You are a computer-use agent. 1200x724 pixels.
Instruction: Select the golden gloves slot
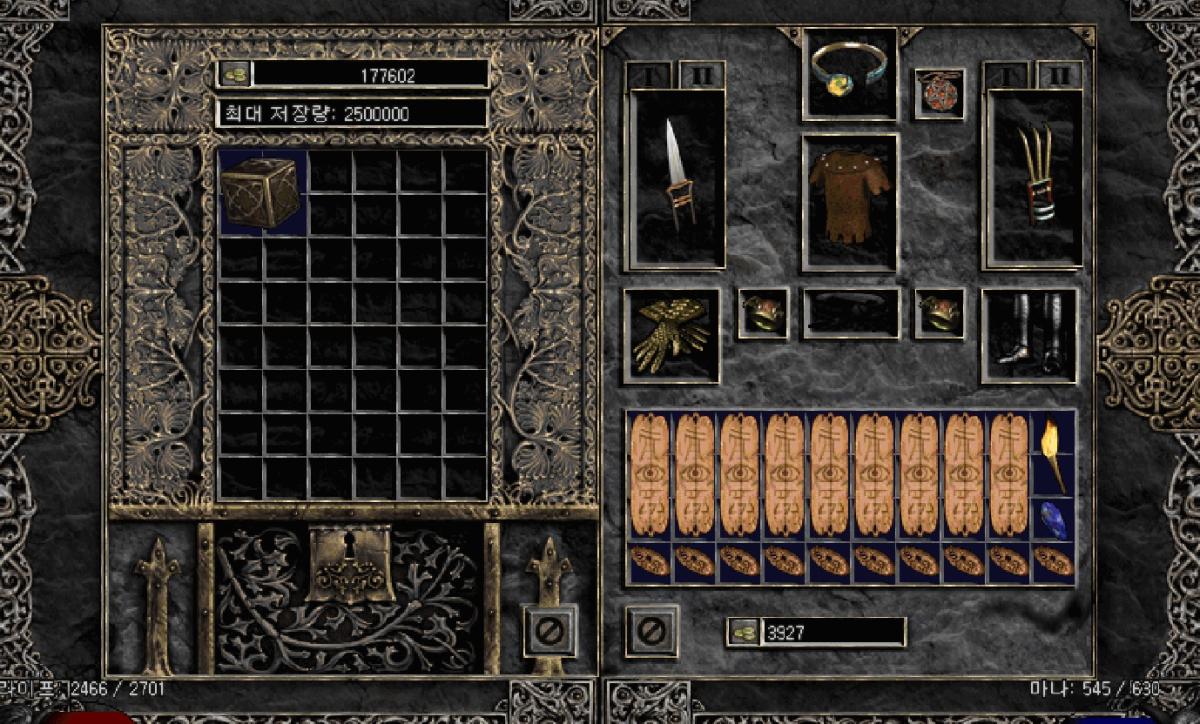(x=671, y=336)
